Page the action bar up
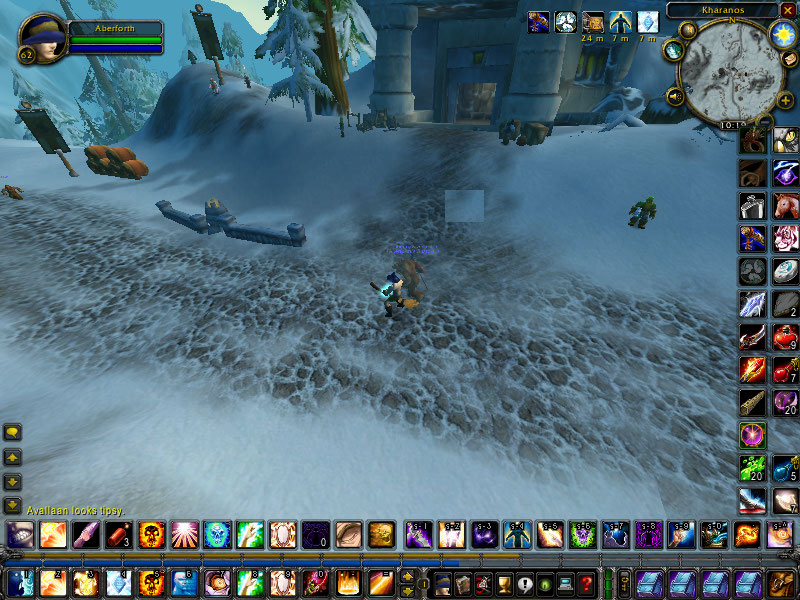The image size is (800, 600). [x=407, y=575]
